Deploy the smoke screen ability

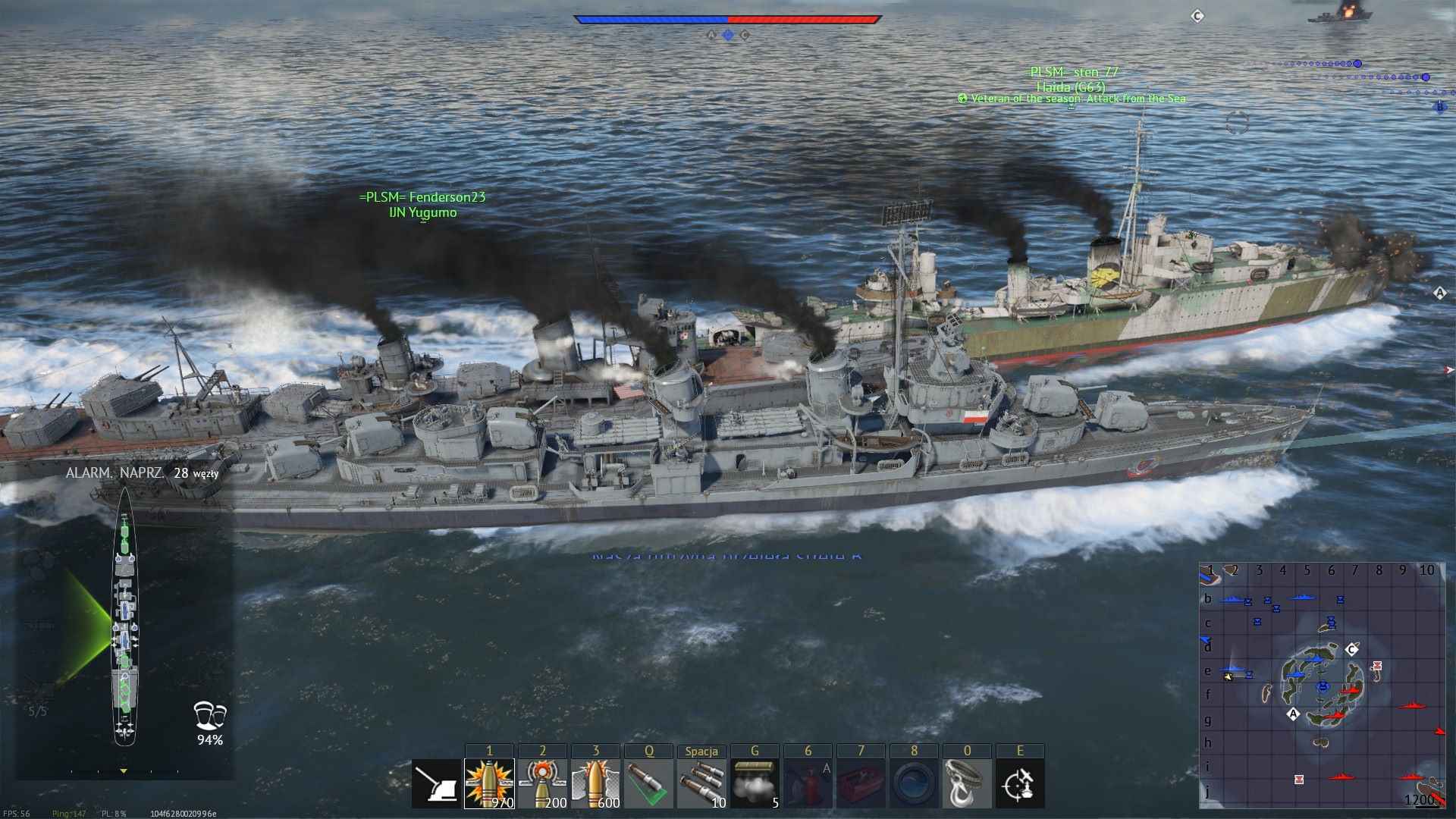(755, 784)
